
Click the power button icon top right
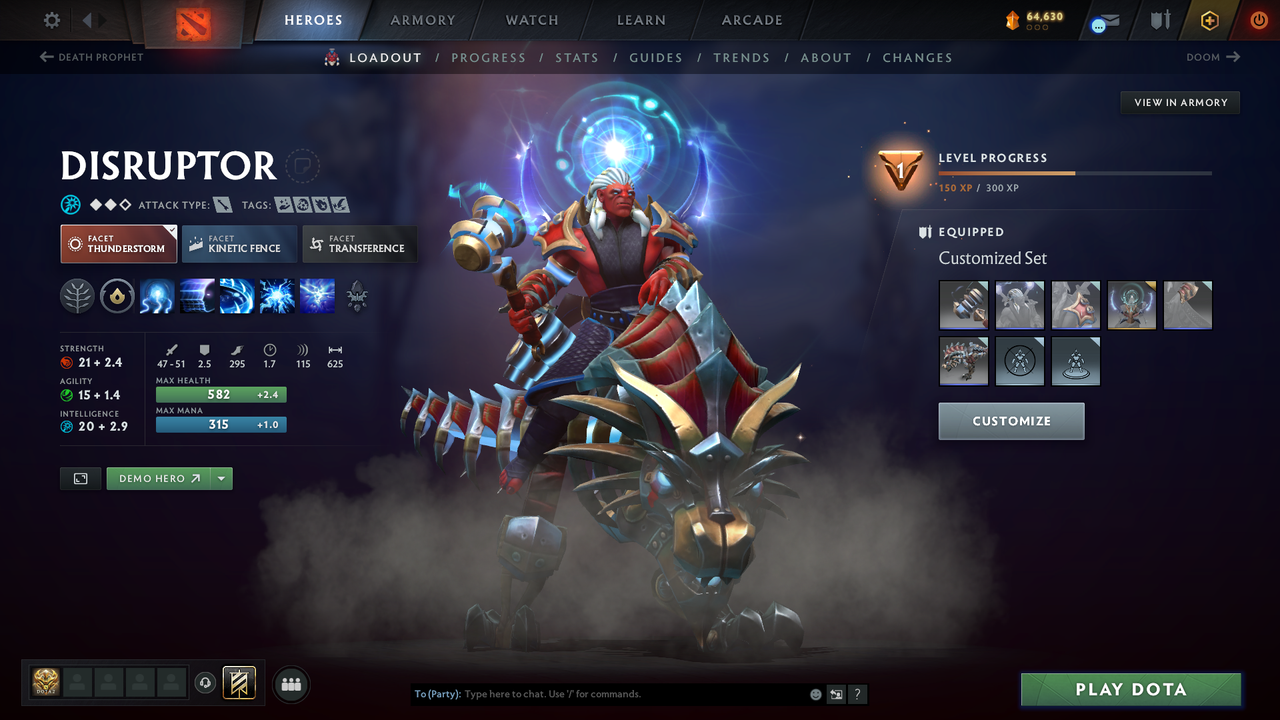pos(1258,19)
